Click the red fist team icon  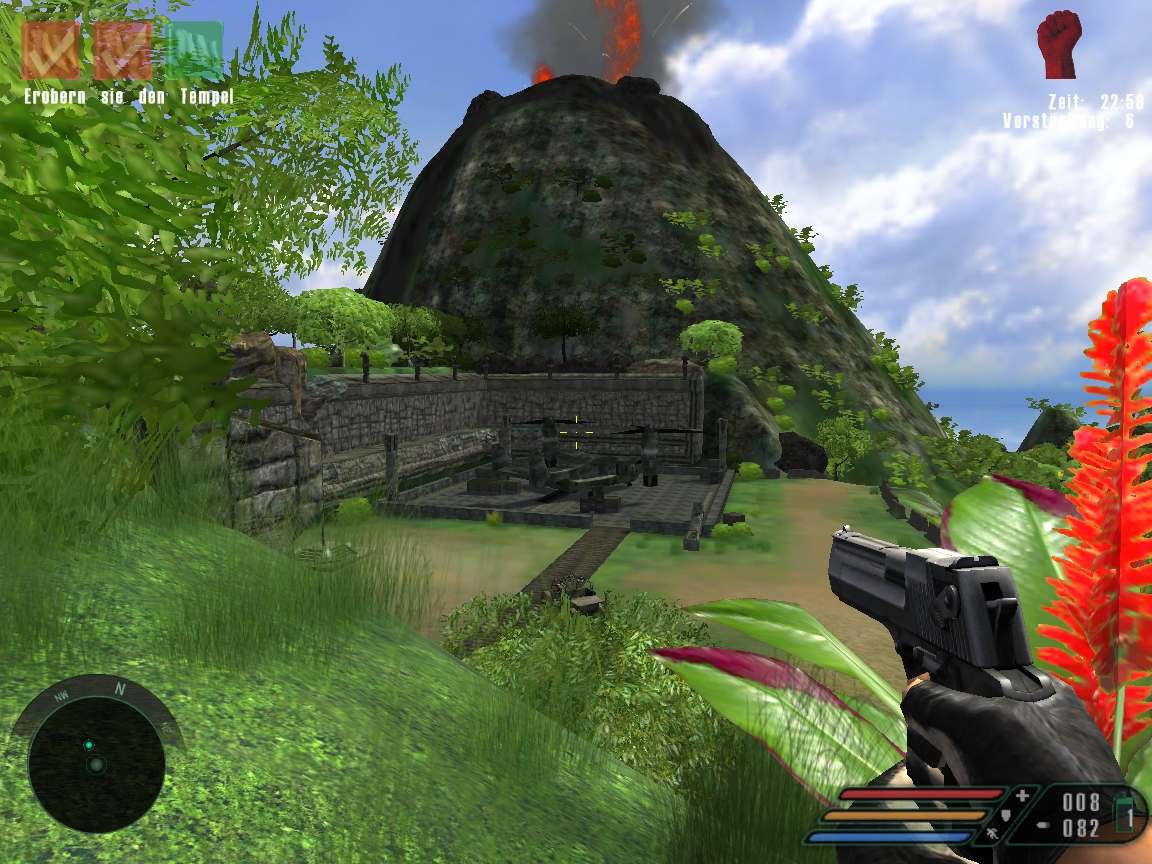click(x=1059, y=45)
